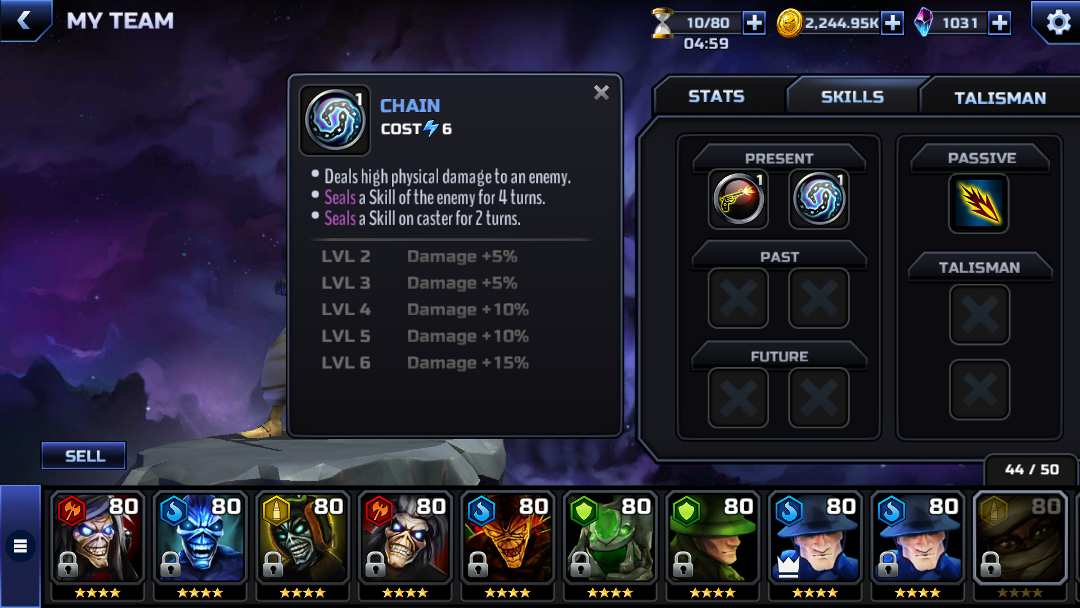Tap the Sell button
The image size is (1080, 608).
tap(84, 456)
